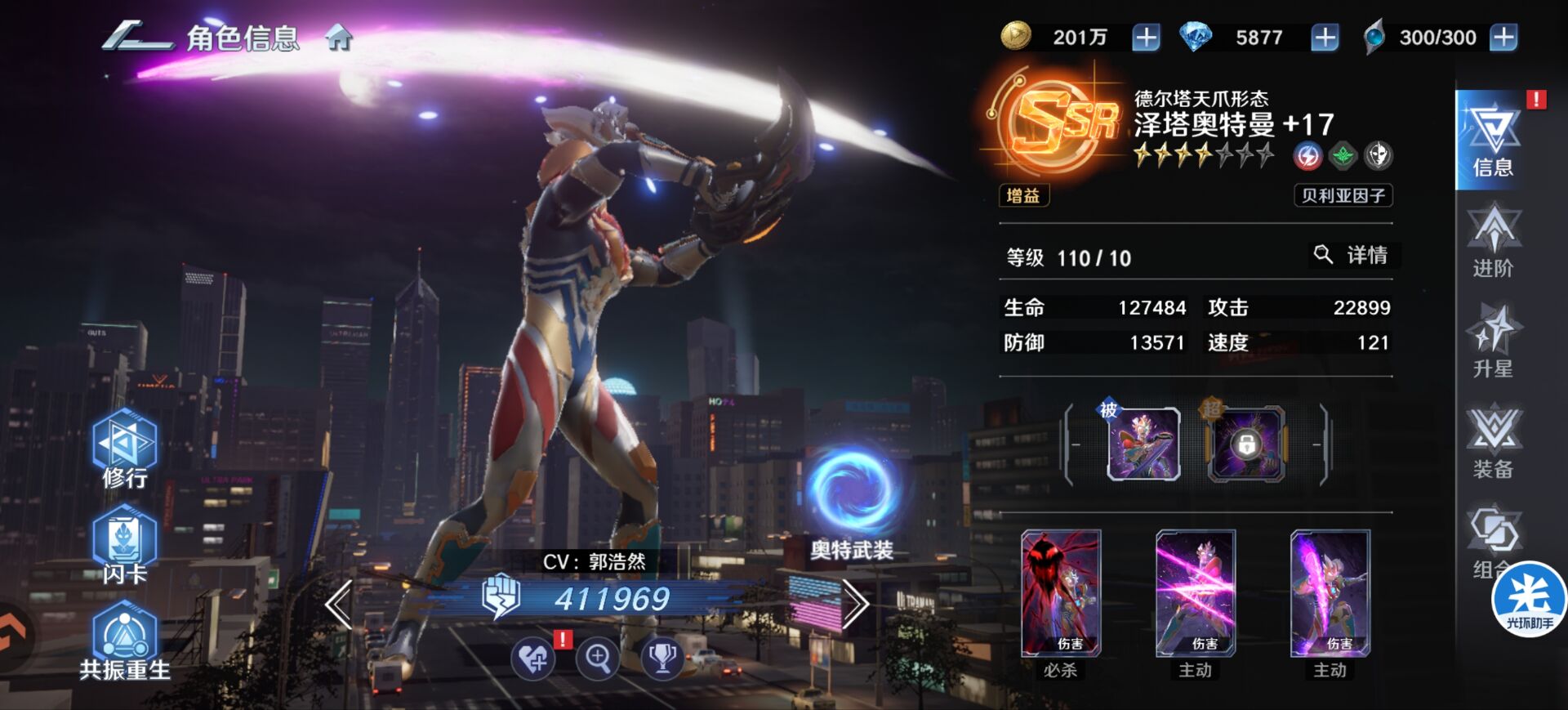Select the 信息 tab
This screenshot has width=1568, height=710.
coord(1491,141)
